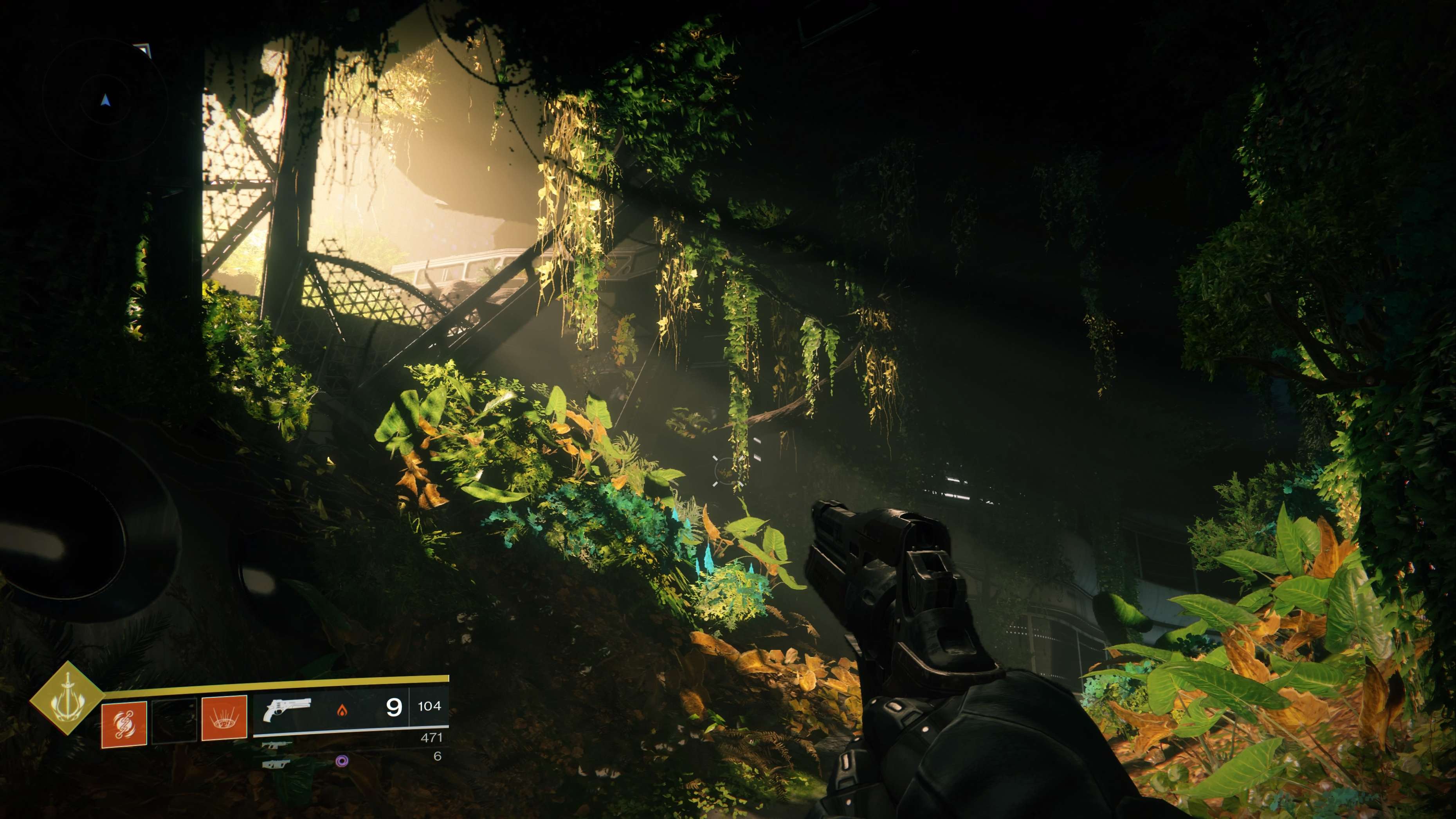Select the equipped hand cannon weapon
This screenshot has height=819, width=1456.
(x=287, y=710)
